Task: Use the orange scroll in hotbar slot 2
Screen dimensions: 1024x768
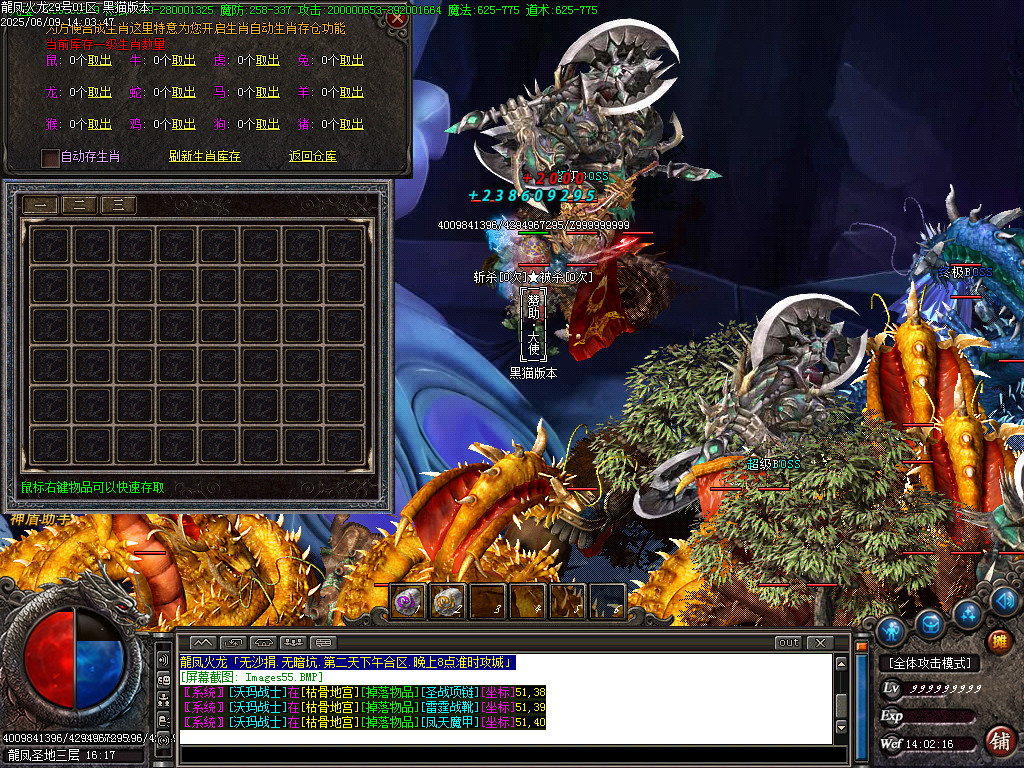Action: (x=447, y=602)
